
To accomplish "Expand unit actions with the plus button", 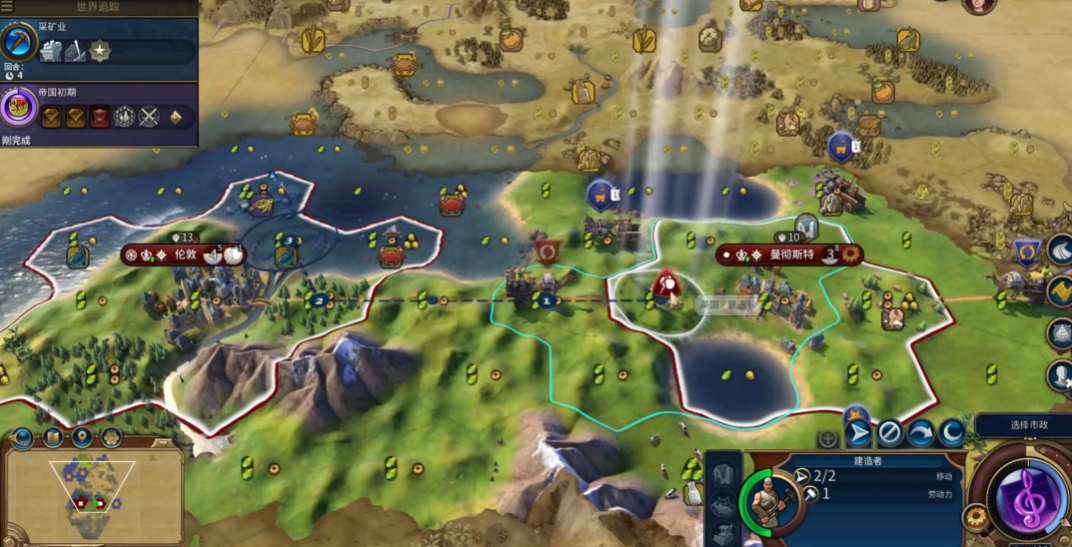I will pyautogui.click(x=828, y=438).
